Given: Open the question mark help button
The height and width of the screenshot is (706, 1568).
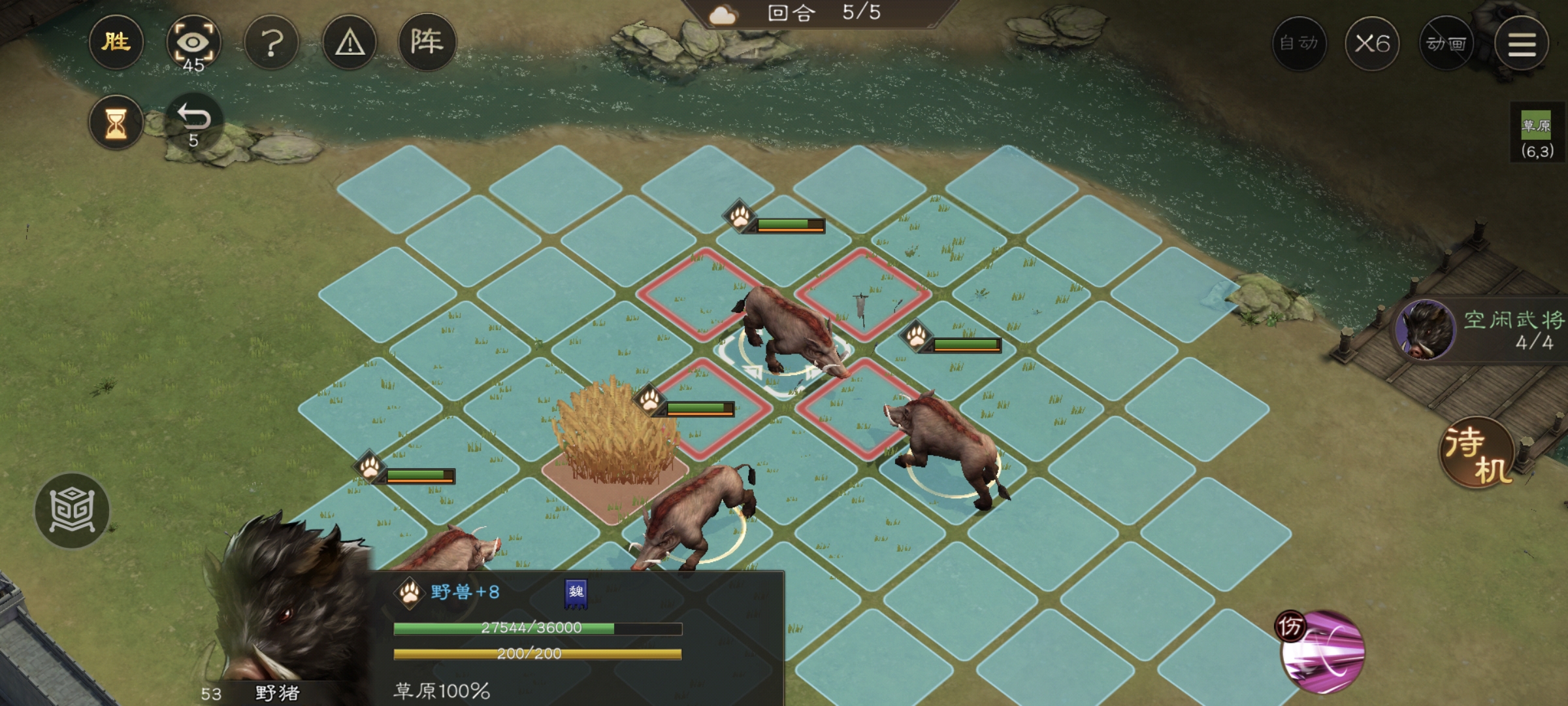Looking at the screenshot, I should (x=271, y=43).
